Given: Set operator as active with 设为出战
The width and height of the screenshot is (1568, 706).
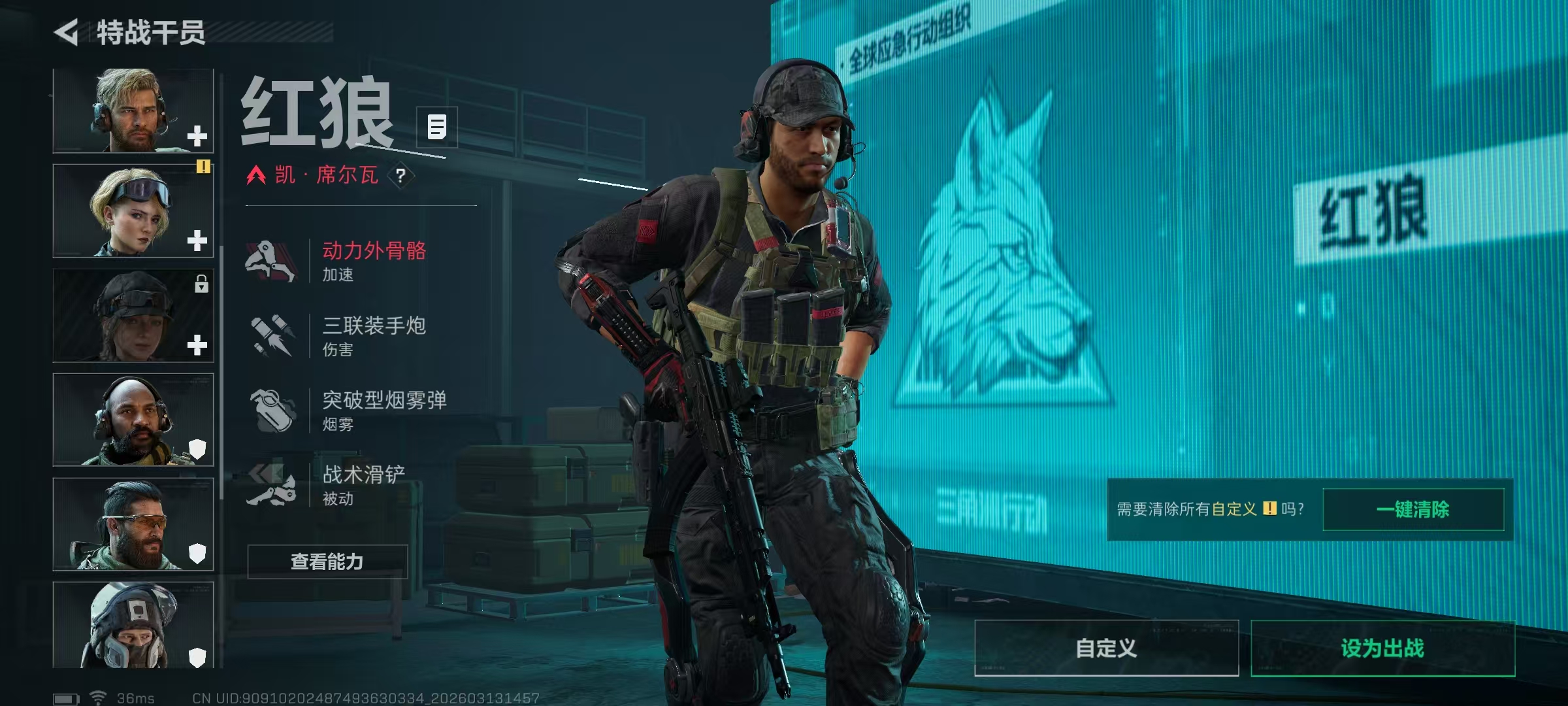Looking at the screenshot, I should coord(1382,648).
